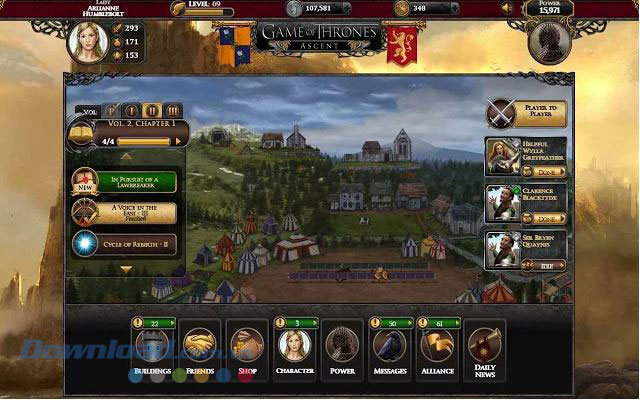640x401 pixels.
Task: Open the Character screen
Action: tap(294, 345)
